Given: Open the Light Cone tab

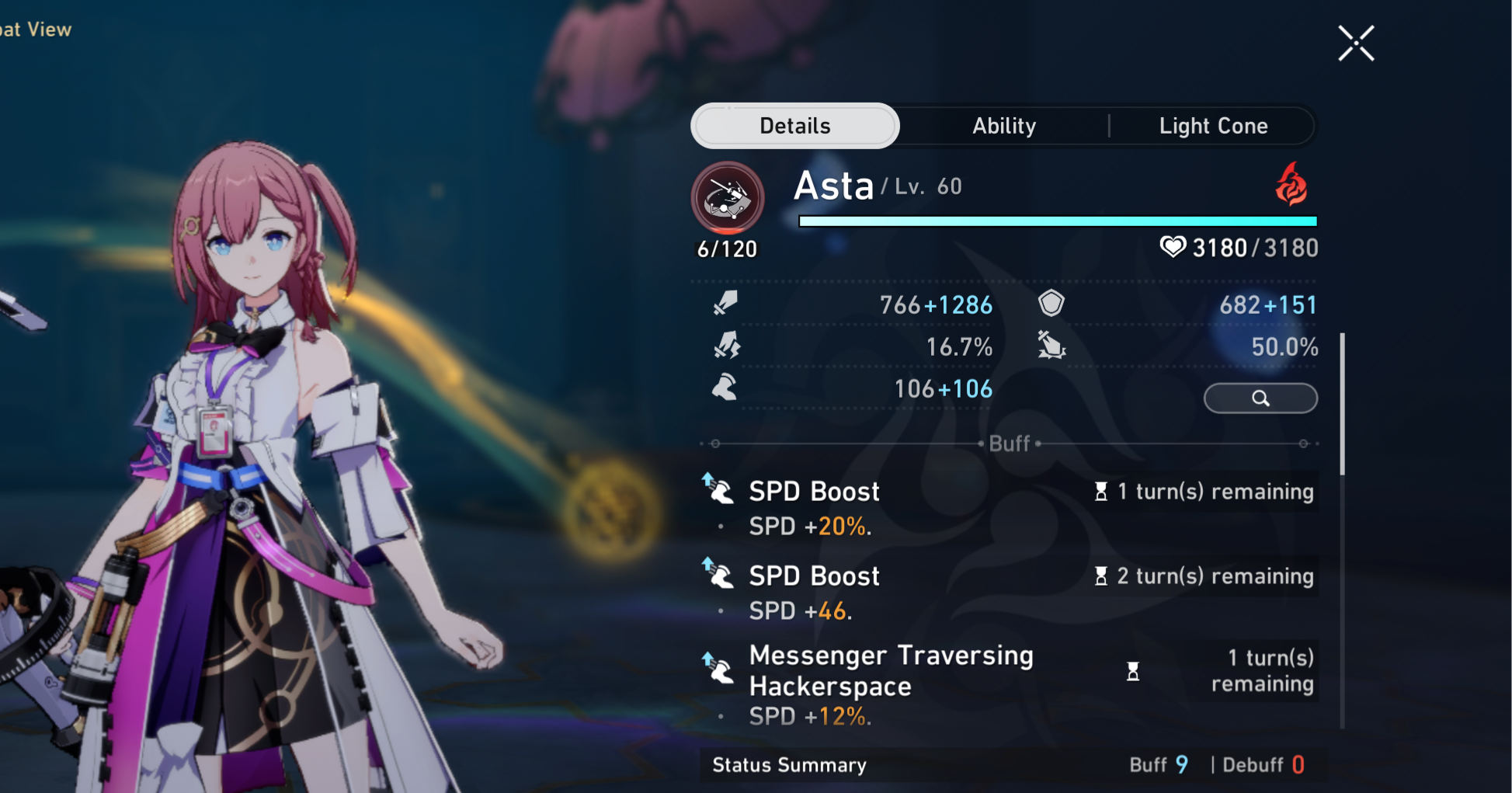Looking at the screenshot, I should click(x=1214, y=125).
